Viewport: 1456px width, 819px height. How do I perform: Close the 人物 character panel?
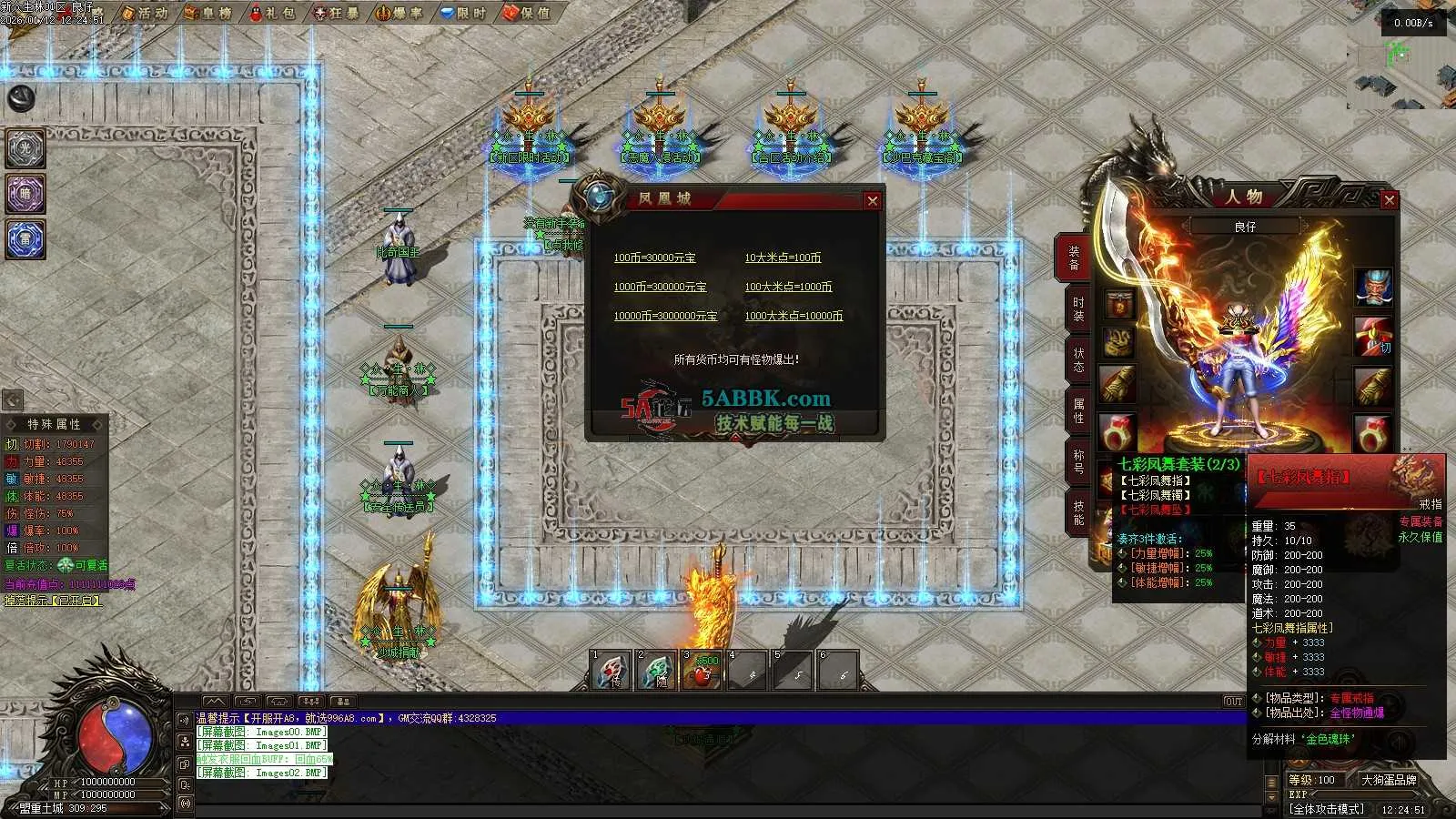point(1389,200)
